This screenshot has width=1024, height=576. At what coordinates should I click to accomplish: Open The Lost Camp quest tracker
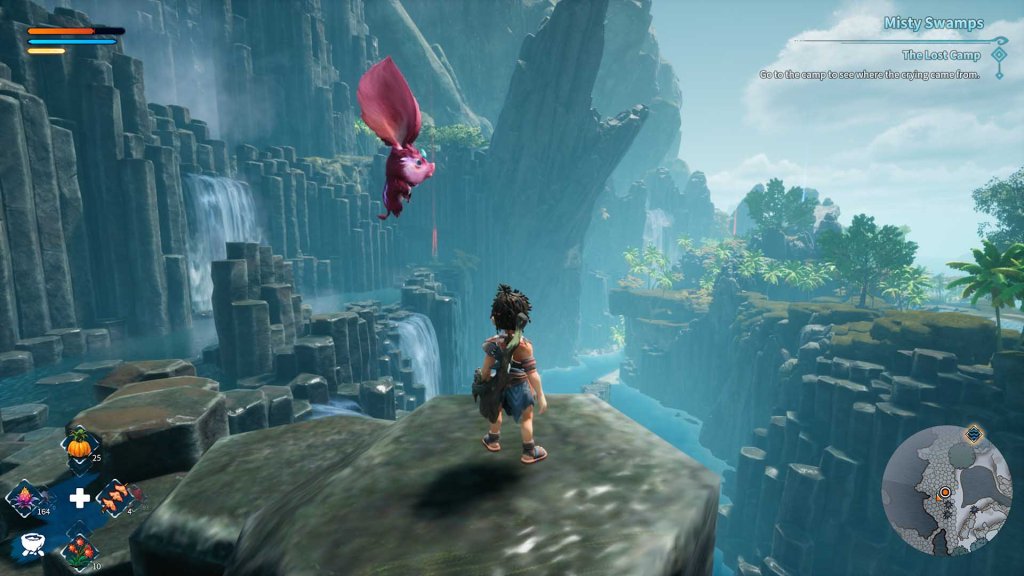click(x=939, y=55)
